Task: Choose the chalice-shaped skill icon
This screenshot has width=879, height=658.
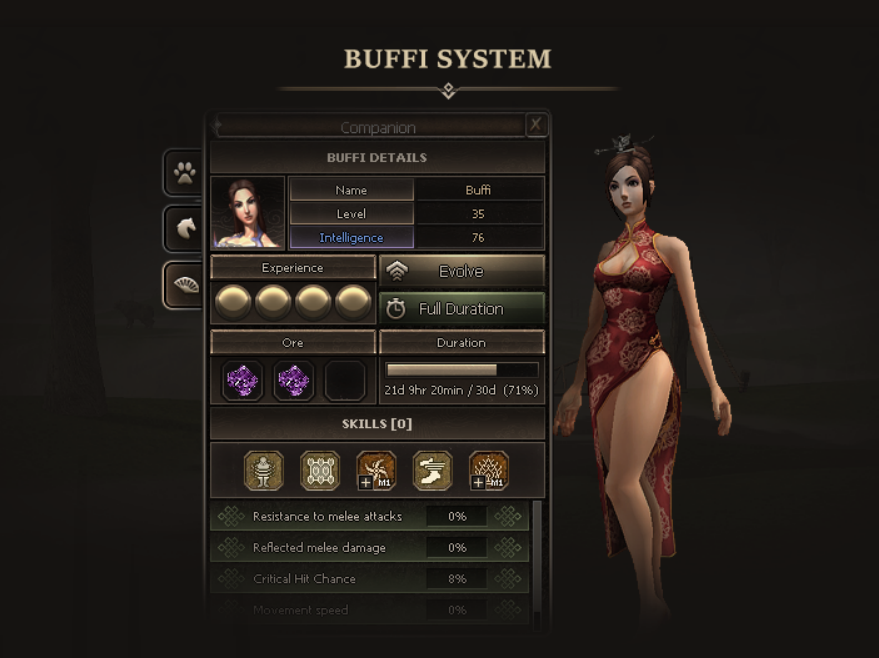Action: click(x=264, y=471)
